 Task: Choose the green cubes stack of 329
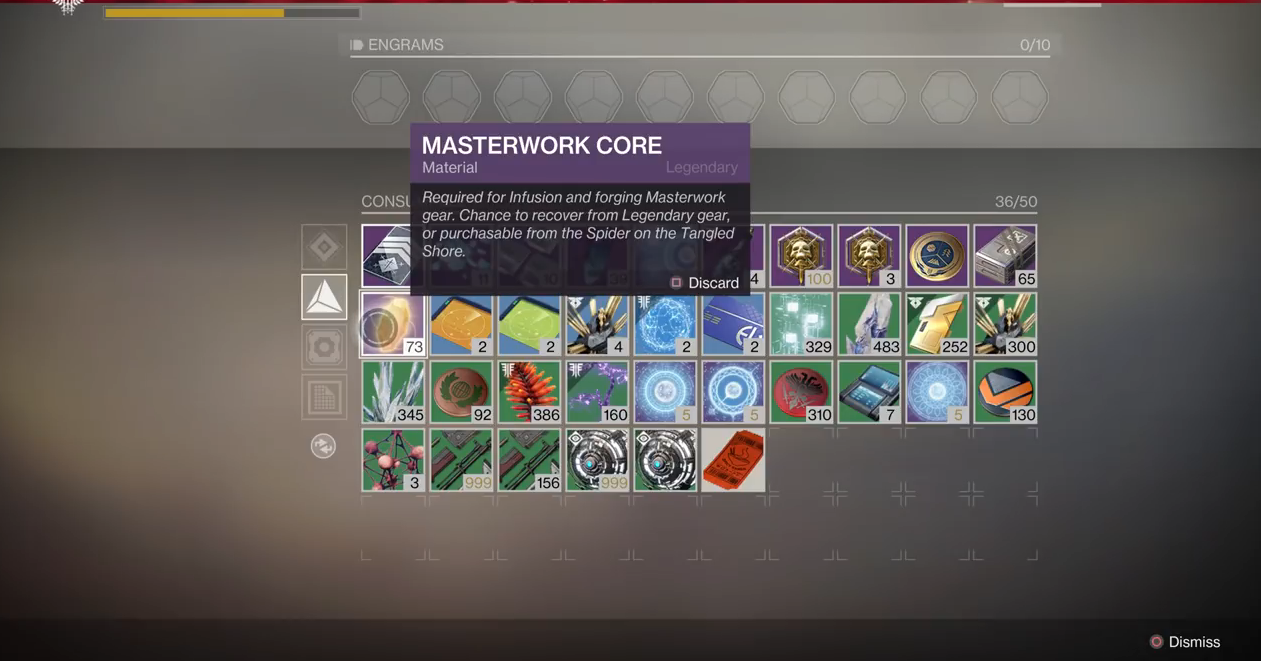(801, 324)
